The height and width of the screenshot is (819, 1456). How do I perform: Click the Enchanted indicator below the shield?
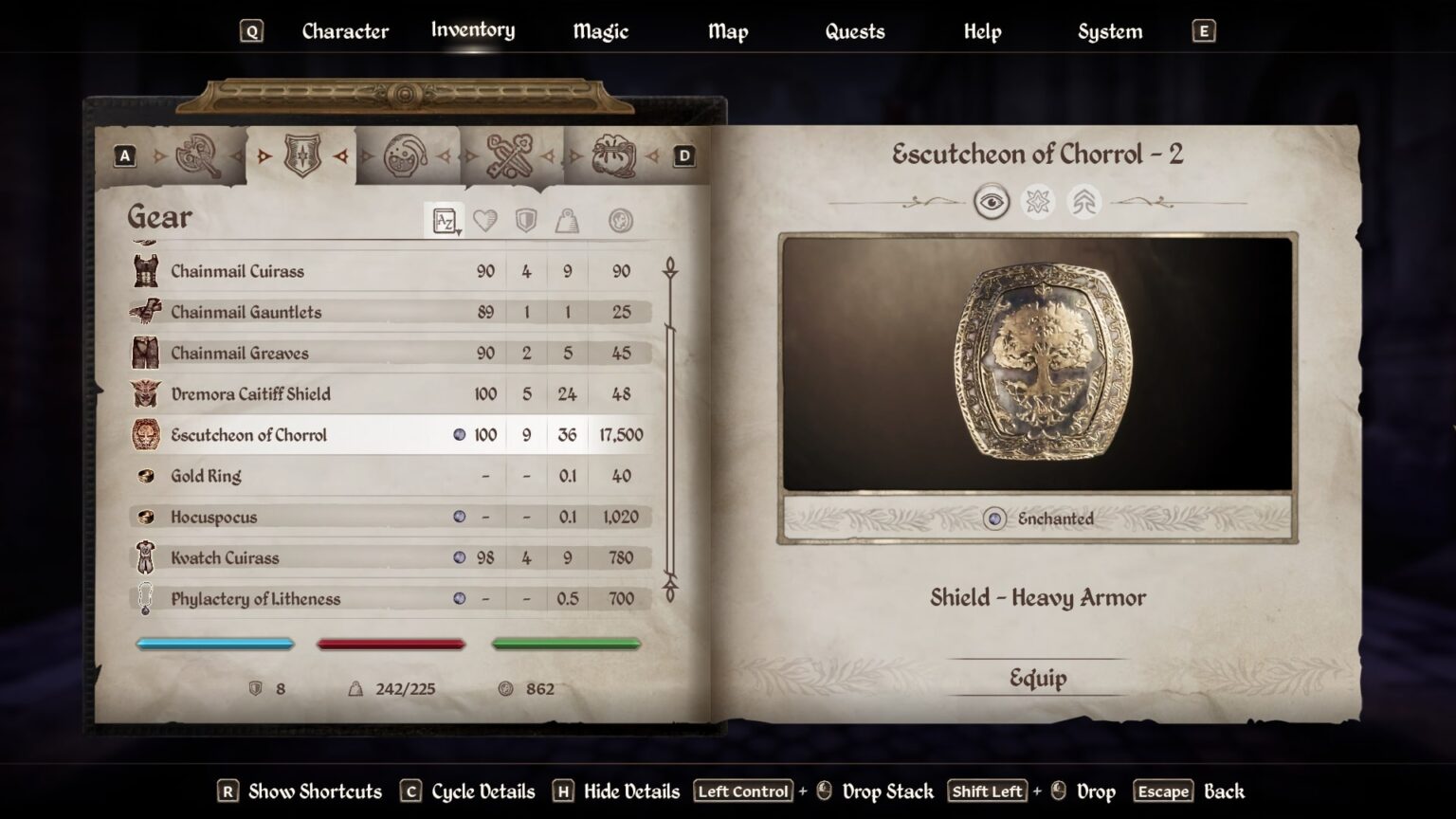pos(1039,519)
